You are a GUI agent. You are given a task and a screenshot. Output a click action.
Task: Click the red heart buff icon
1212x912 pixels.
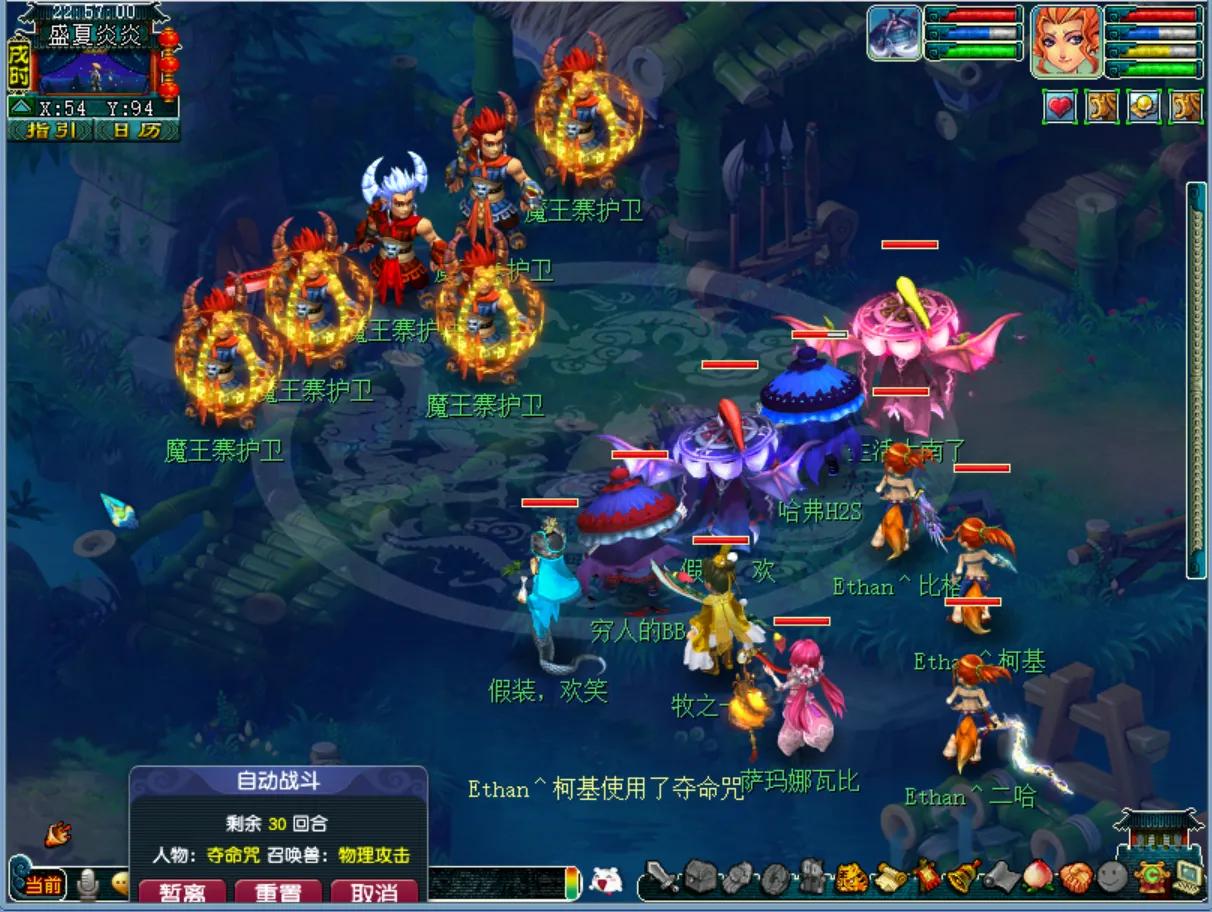[1060, 106]
